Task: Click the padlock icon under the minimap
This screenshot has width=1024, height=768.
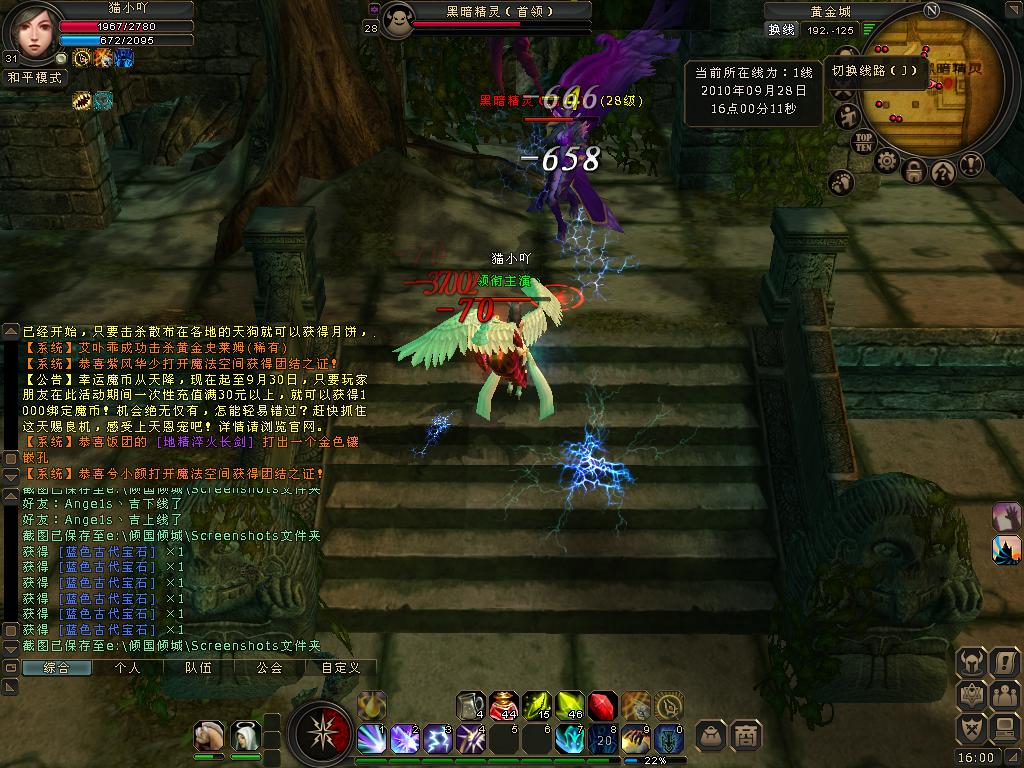Action: [914, 171]
